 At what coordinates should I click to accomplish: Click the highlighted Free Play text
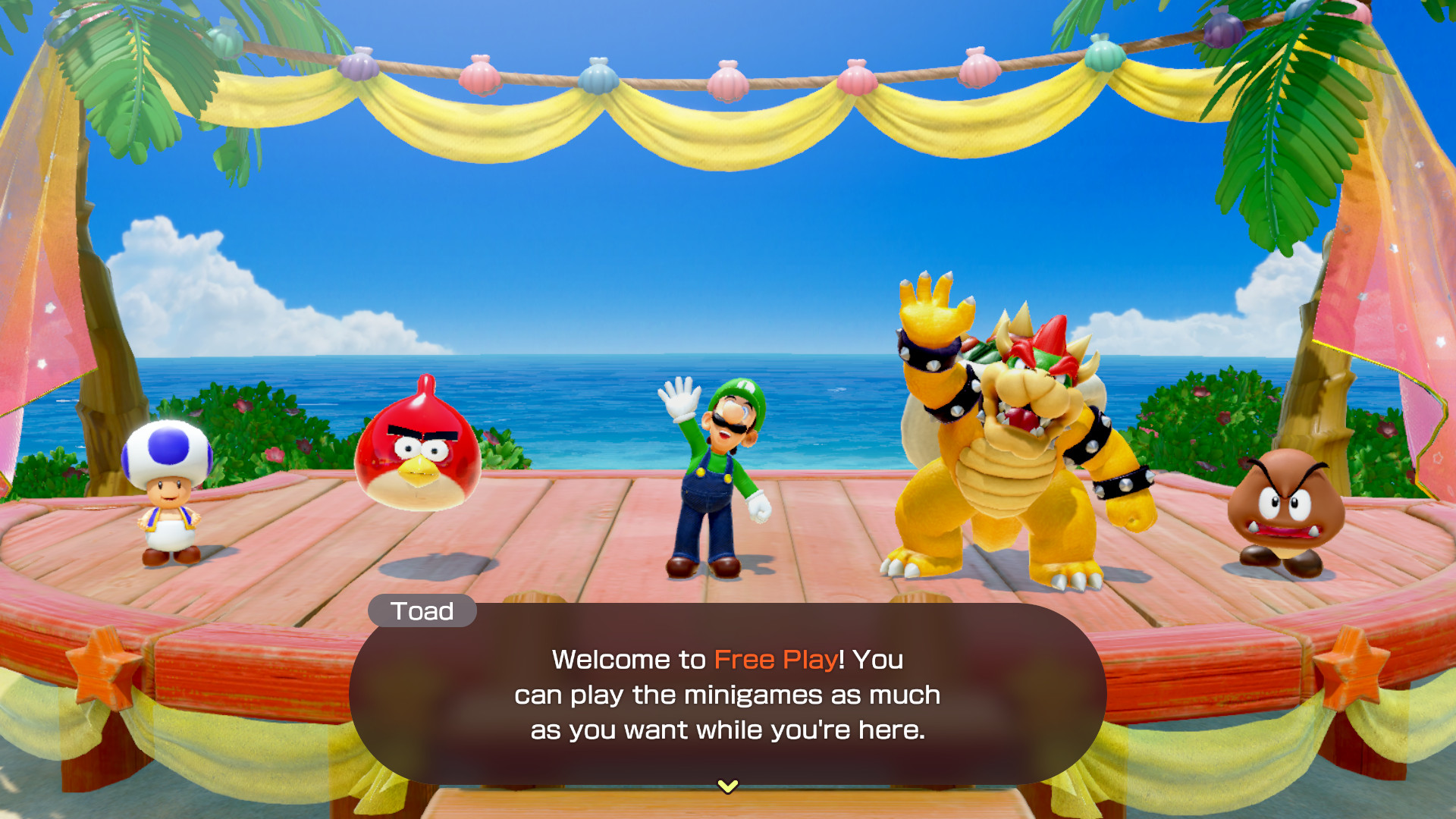tap(775, 660)
